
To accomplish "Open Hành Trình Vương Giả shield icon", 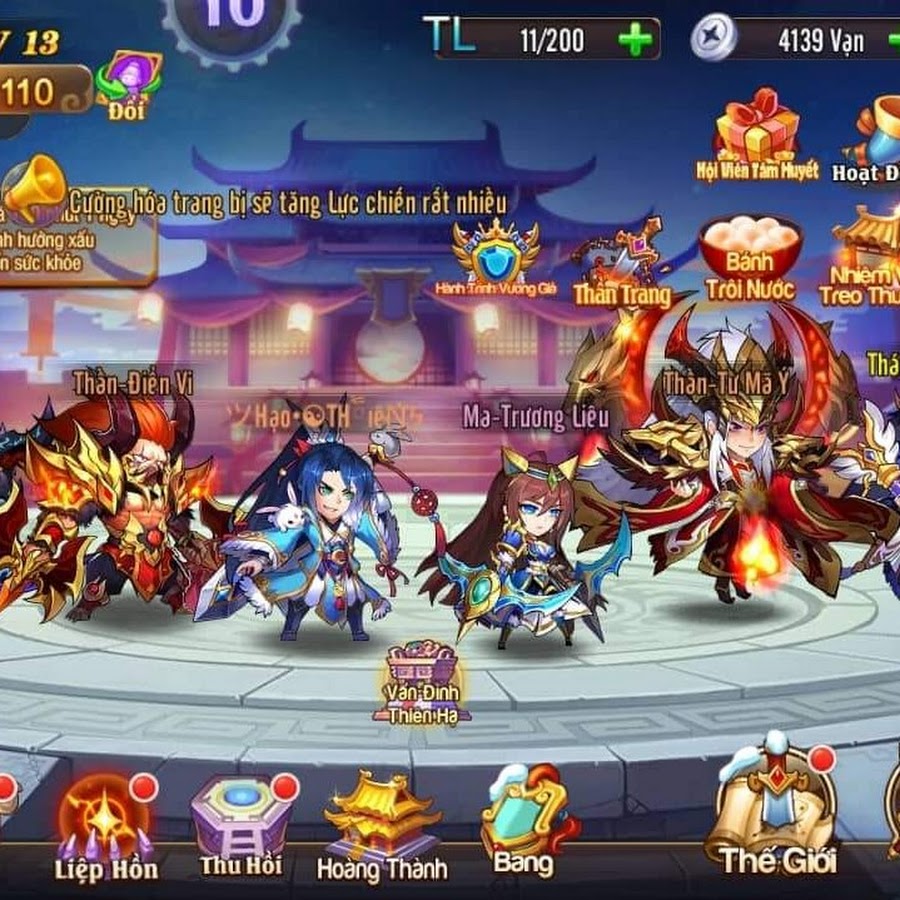I will click(495, 255).
